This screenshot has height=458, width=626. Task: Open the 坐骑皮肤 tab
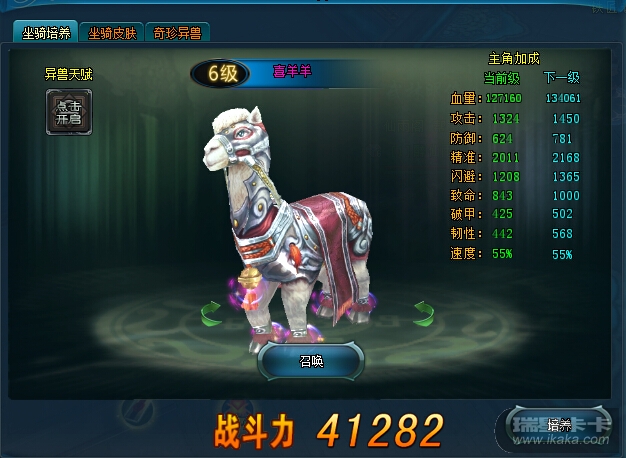tap(111, 33)
